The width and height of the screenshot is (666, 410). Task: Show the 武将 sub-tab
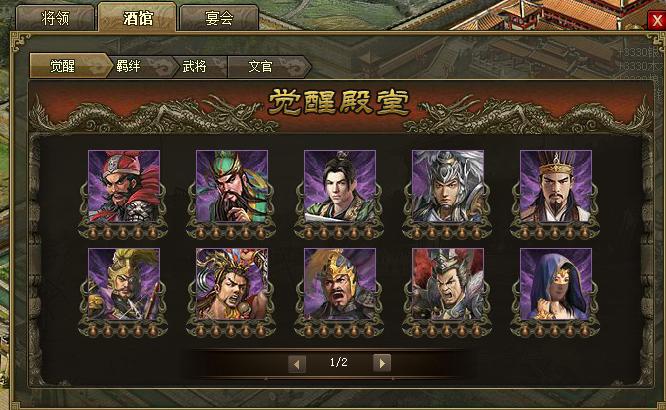pos(194,66)
